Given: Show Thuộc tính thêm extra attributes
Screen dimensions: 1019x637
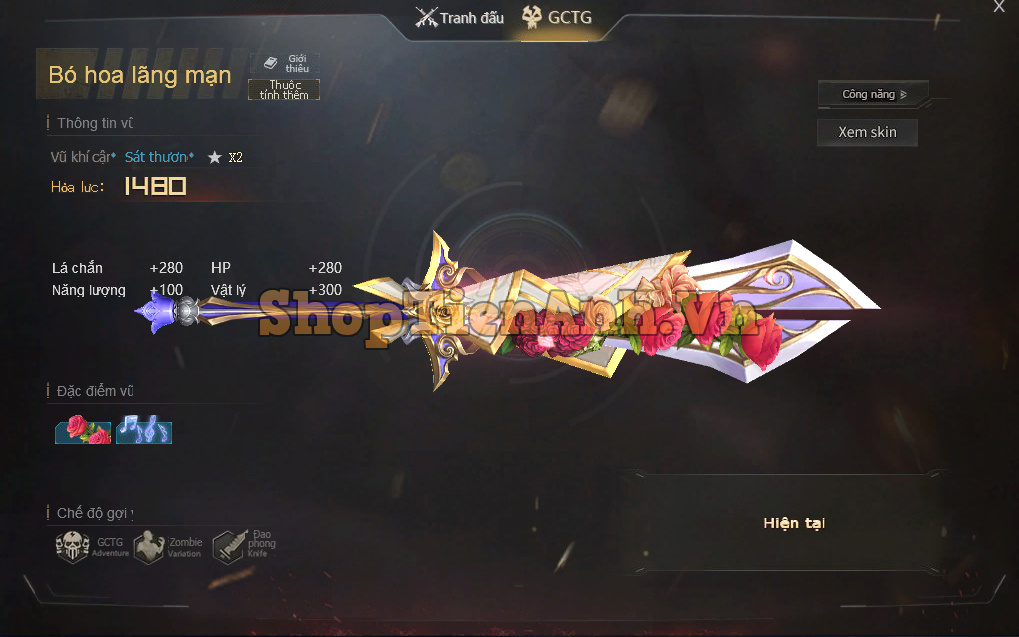Looking at the screenshot, I should tap(284, 90).
